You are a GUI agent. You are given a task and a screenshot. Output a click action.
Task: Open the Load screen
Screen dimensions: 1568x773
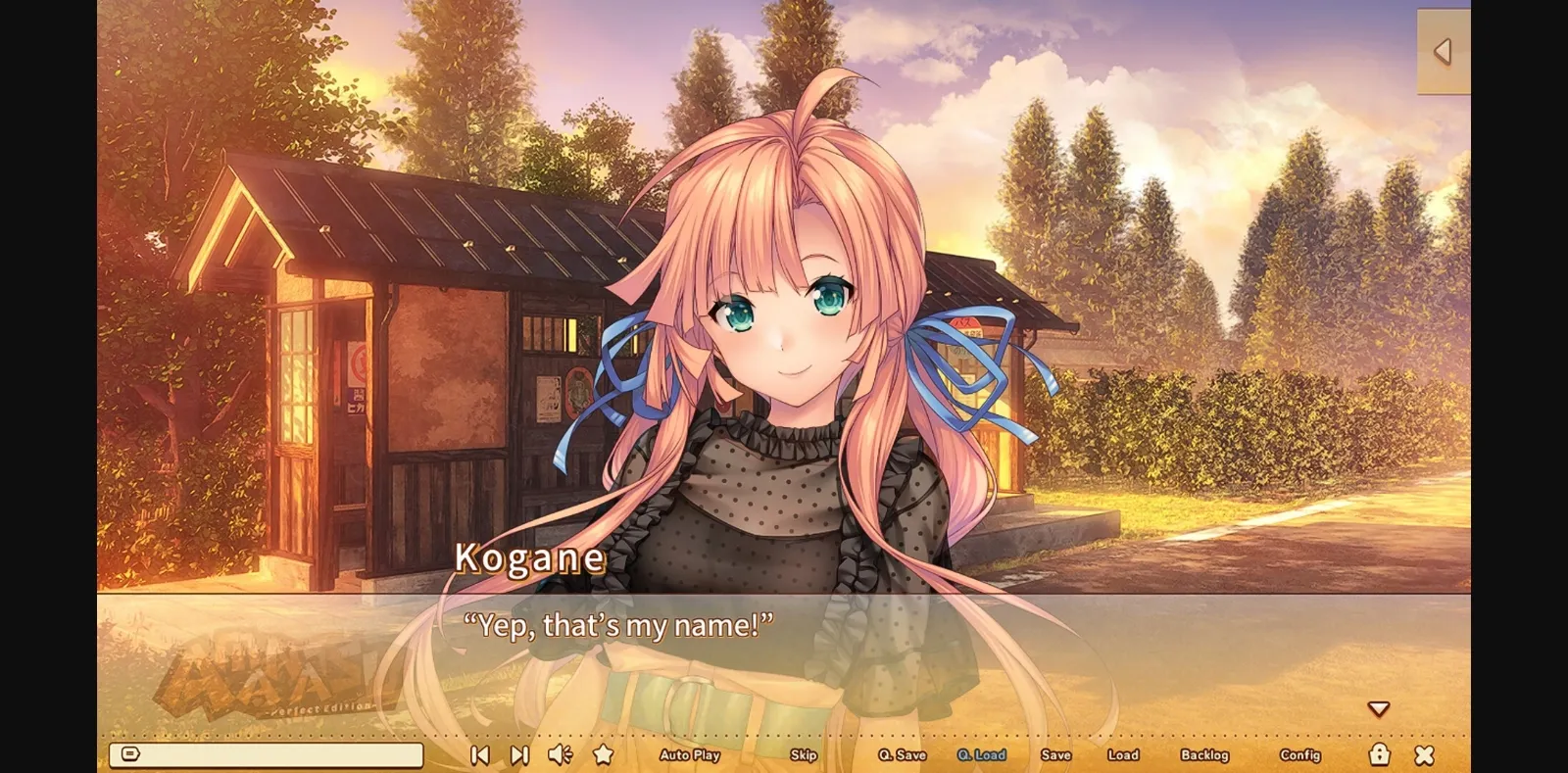click(1123, 755)
